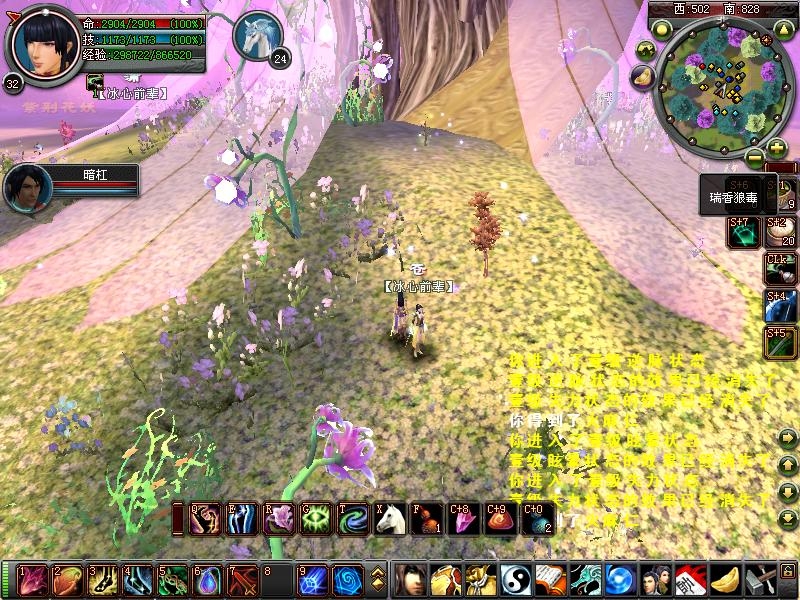800x600 pixels.
Task: Use the S+4 blue skill slot
Action: coord(780,306)
